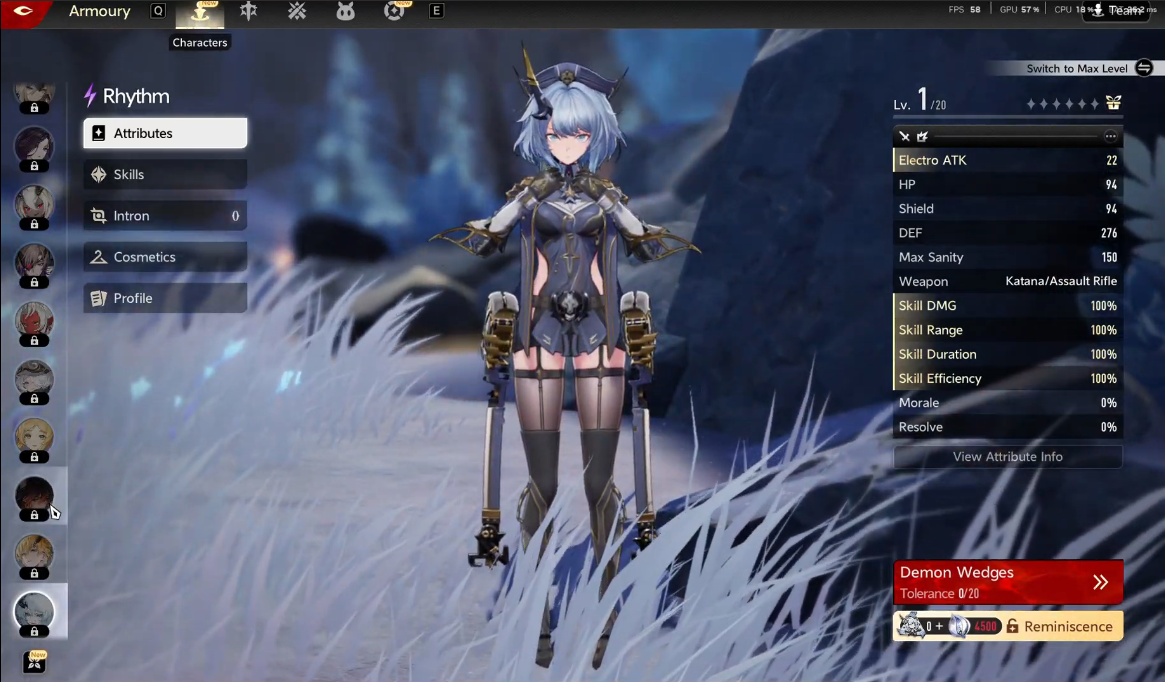The height and width of the screenshot is (682, 1165).
Task: Open the Demon Wedges panel
Action: click(1007, 582)
